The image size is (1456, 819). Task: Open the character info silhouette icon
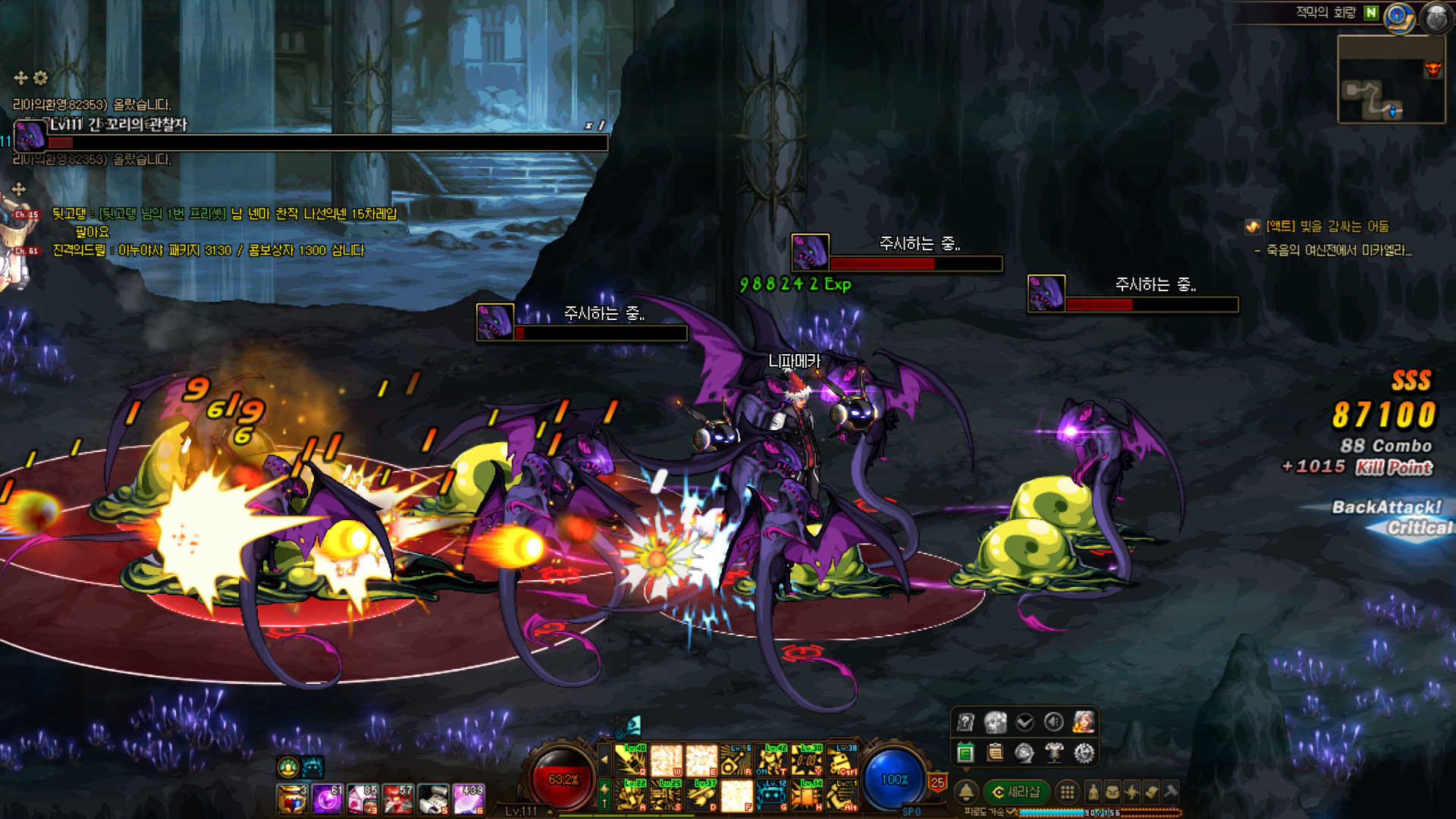pyautogui.click(x=1093, y=792)
